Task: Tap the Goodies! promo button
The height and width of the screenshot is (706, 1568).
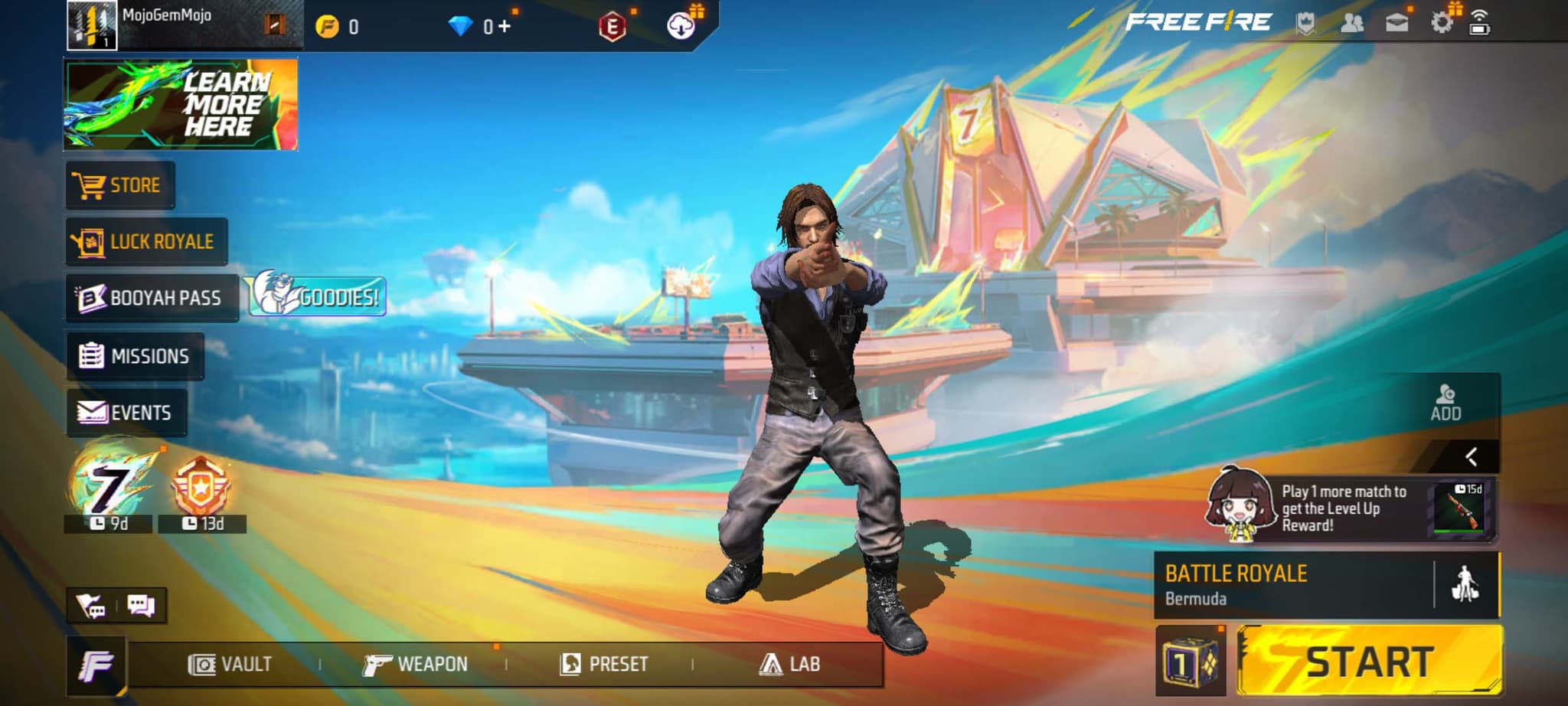Action: [x=317, y=296]
